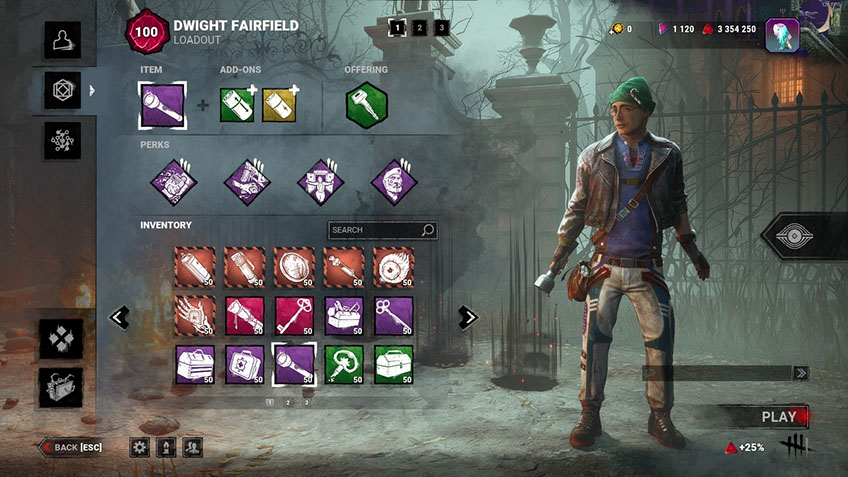The width and height of the screenshot is (848, 477).
Task: Switch to loadout preset 3
Action: (441, 28)
